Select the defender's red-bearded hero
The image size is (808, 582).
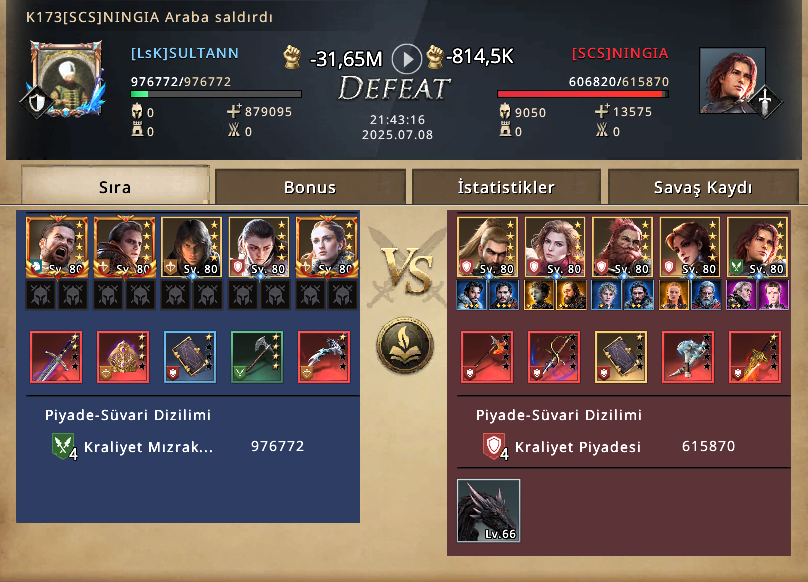point(622,246)
